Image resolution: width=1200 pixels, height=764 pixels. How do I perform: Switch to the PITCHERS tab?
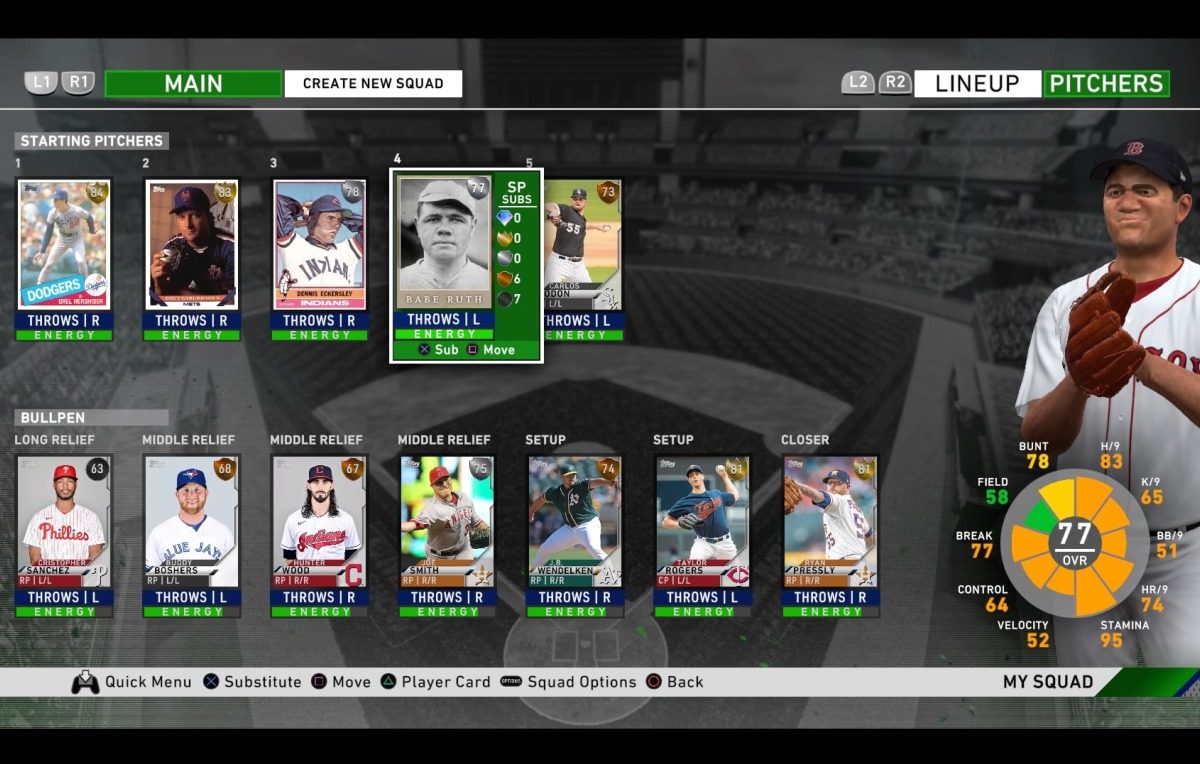1106,84
